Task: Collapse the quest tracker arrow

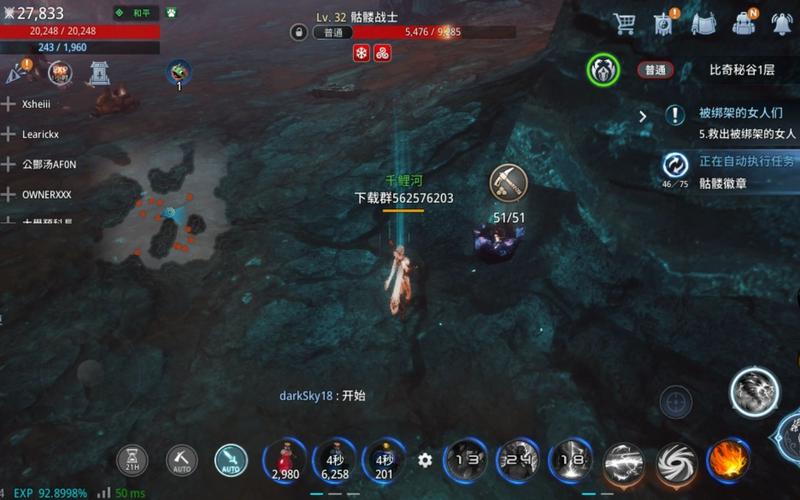Action: (x=643, y=116)
